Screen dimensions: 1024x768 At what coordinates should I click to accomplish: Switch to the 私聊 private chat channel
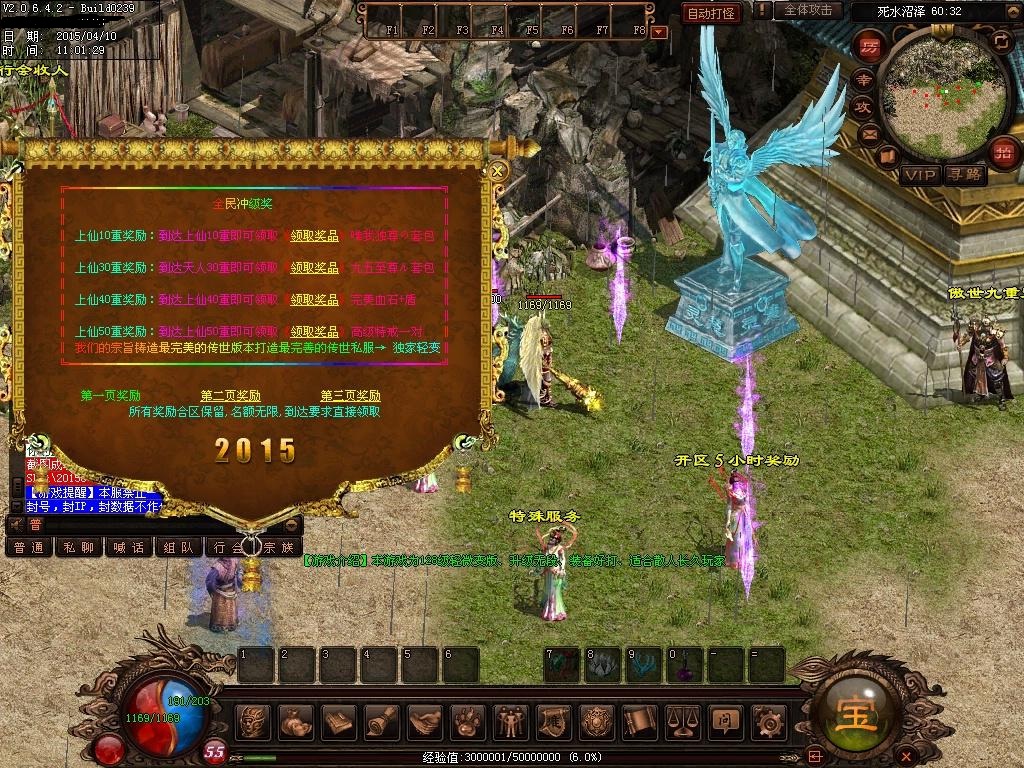coord(79,547)
